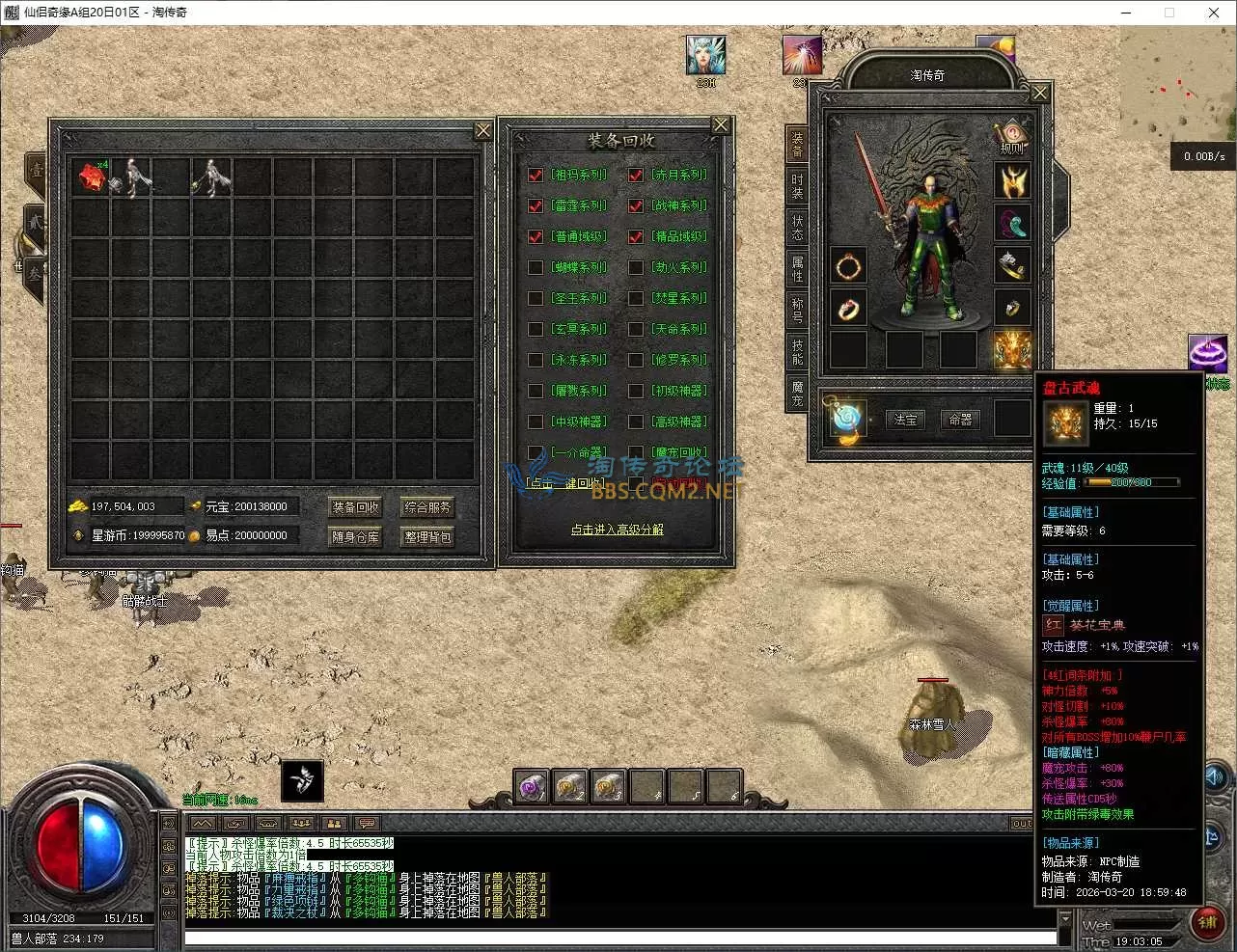Click the 装备回收 button in the bag
The height and width of the screenshot is (952, 1237).
pyautogui.click(x=355, y=507)
